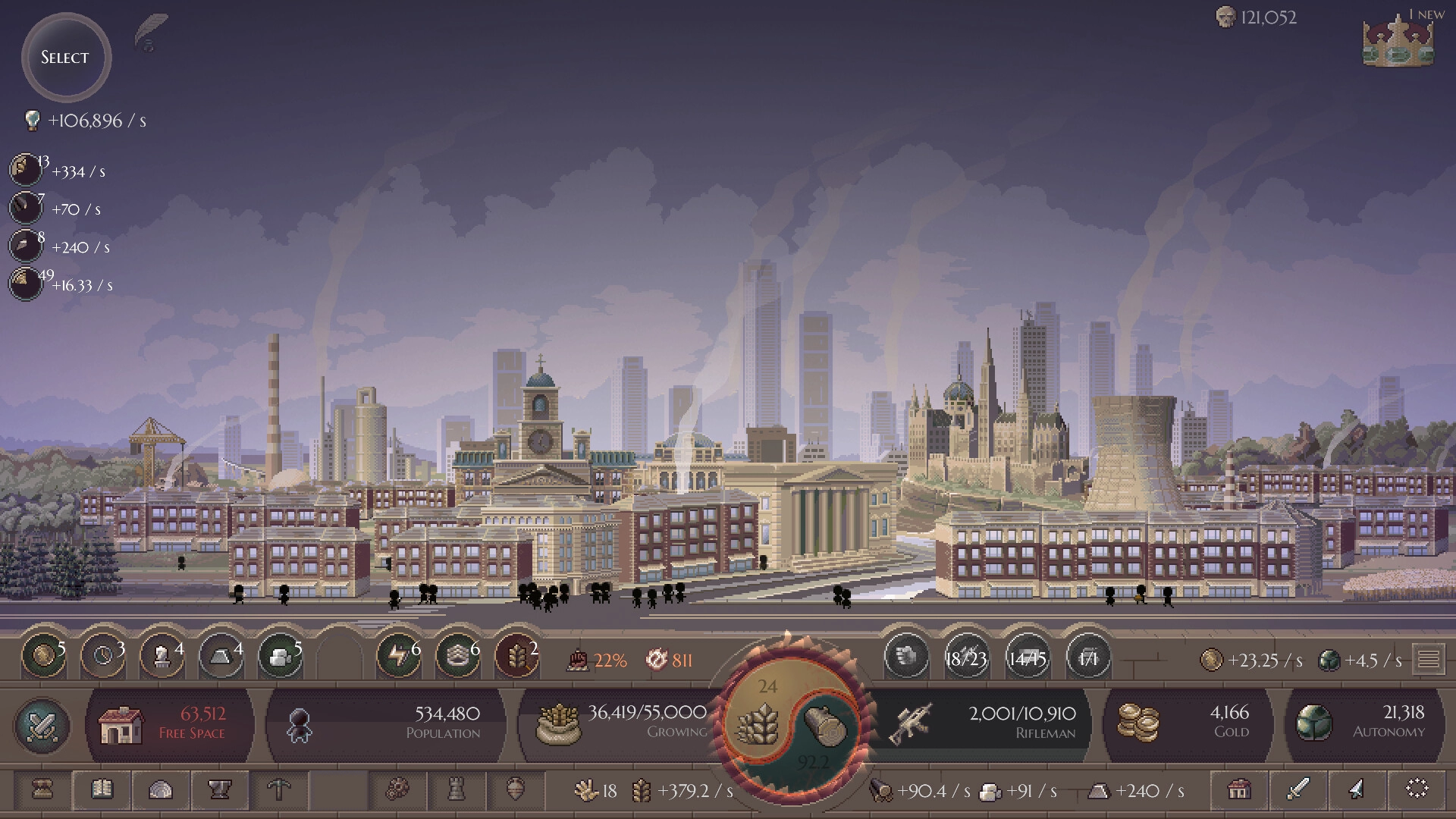Screen dimensions: 1456x819
Task: Click the dotted circle tool button
Action: tap(1417, 790)
